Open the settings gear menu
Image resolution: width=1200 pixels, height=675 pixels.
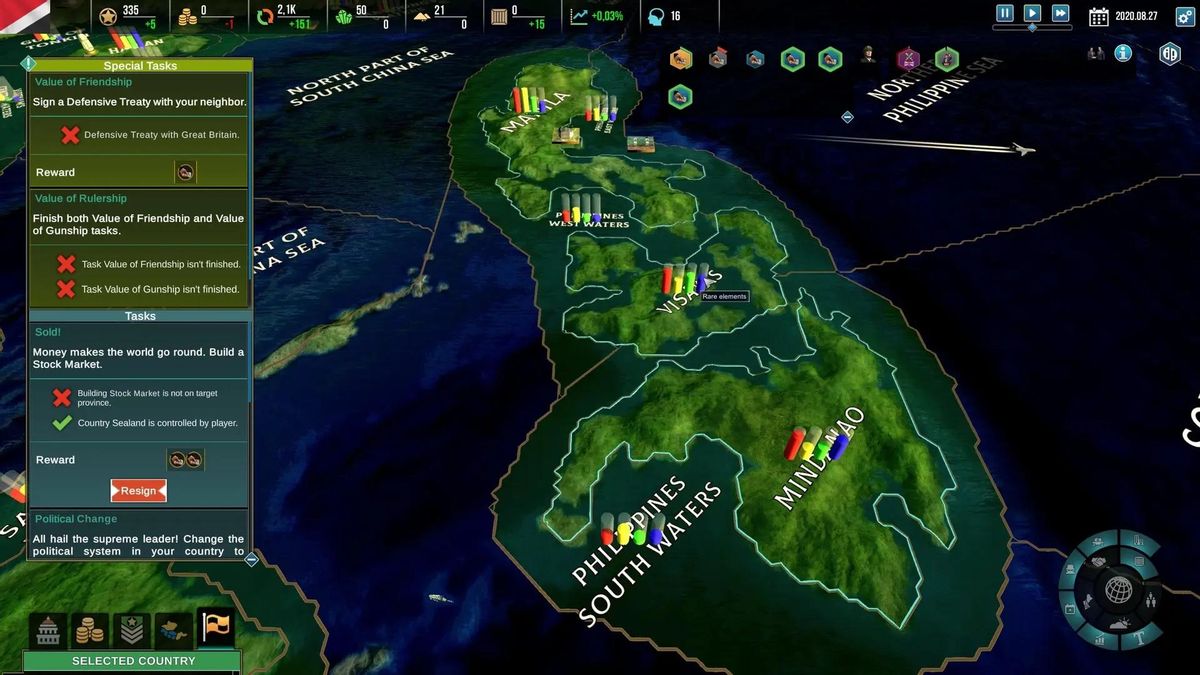(1170, 54)
